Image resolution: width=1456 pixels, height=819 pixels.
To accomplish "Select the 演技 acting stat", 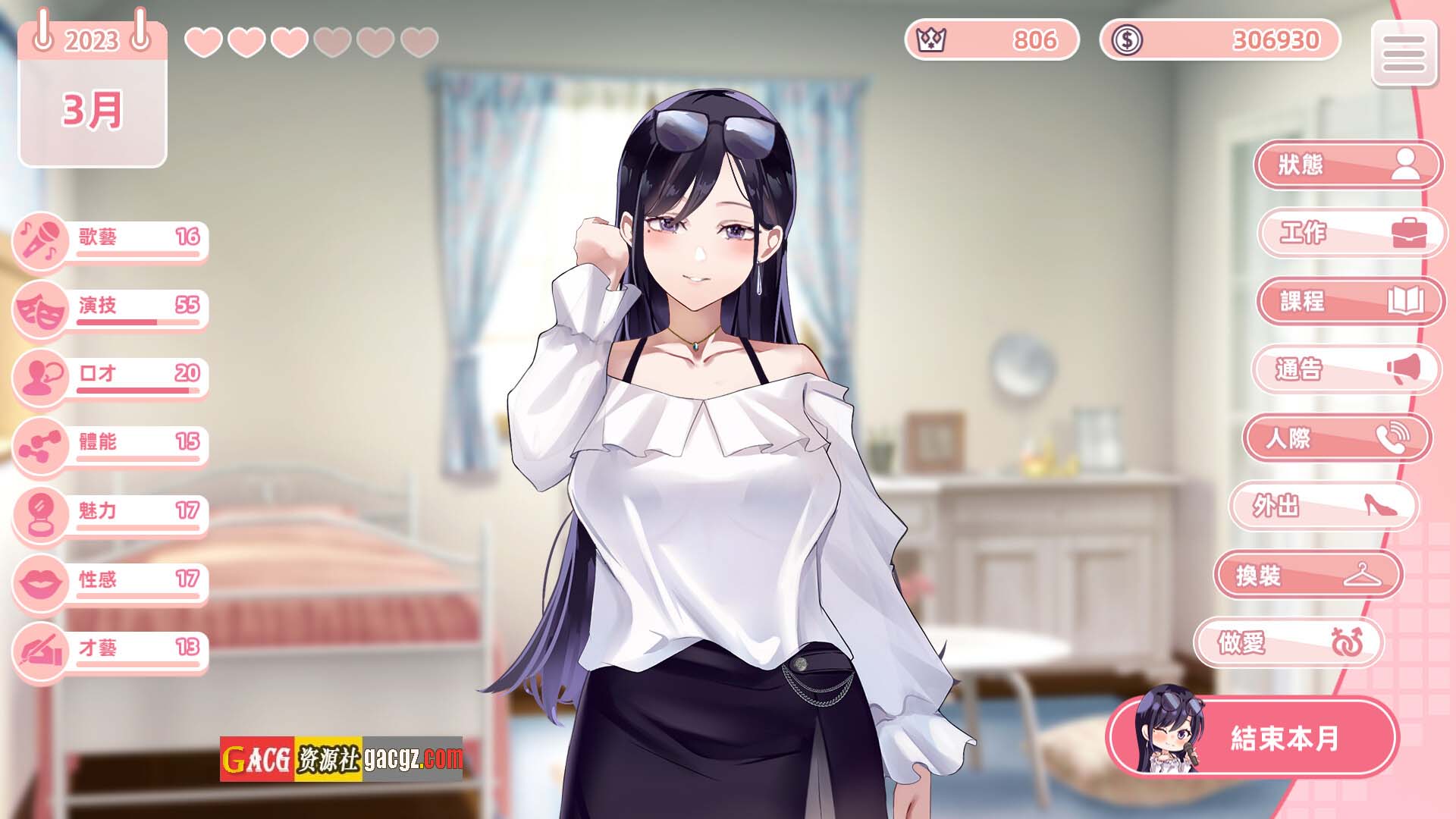I will (x=111, y=308).
